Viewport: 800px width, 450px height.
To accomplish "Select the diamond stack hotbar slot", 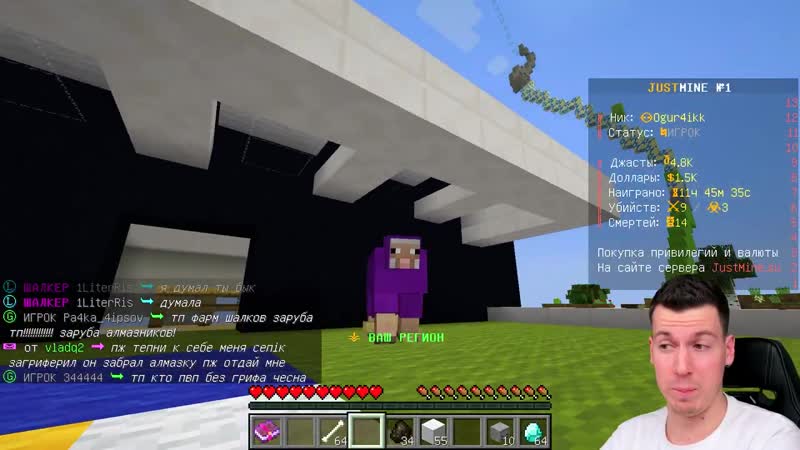I will [x=532, y=430].
